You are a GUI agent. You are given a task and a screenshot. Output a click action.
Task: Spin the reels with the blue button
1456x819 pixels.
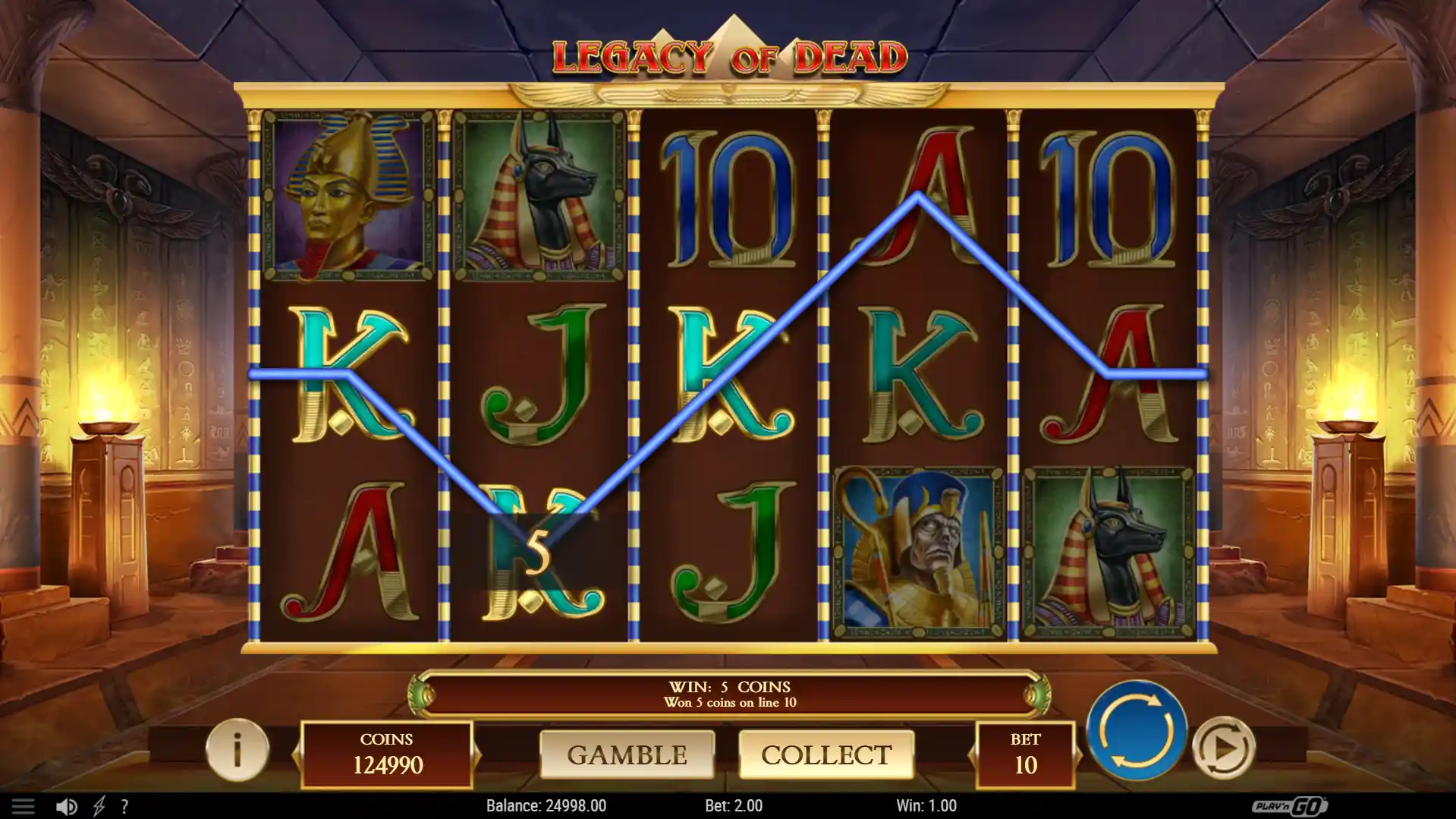tap(1136, 730)
